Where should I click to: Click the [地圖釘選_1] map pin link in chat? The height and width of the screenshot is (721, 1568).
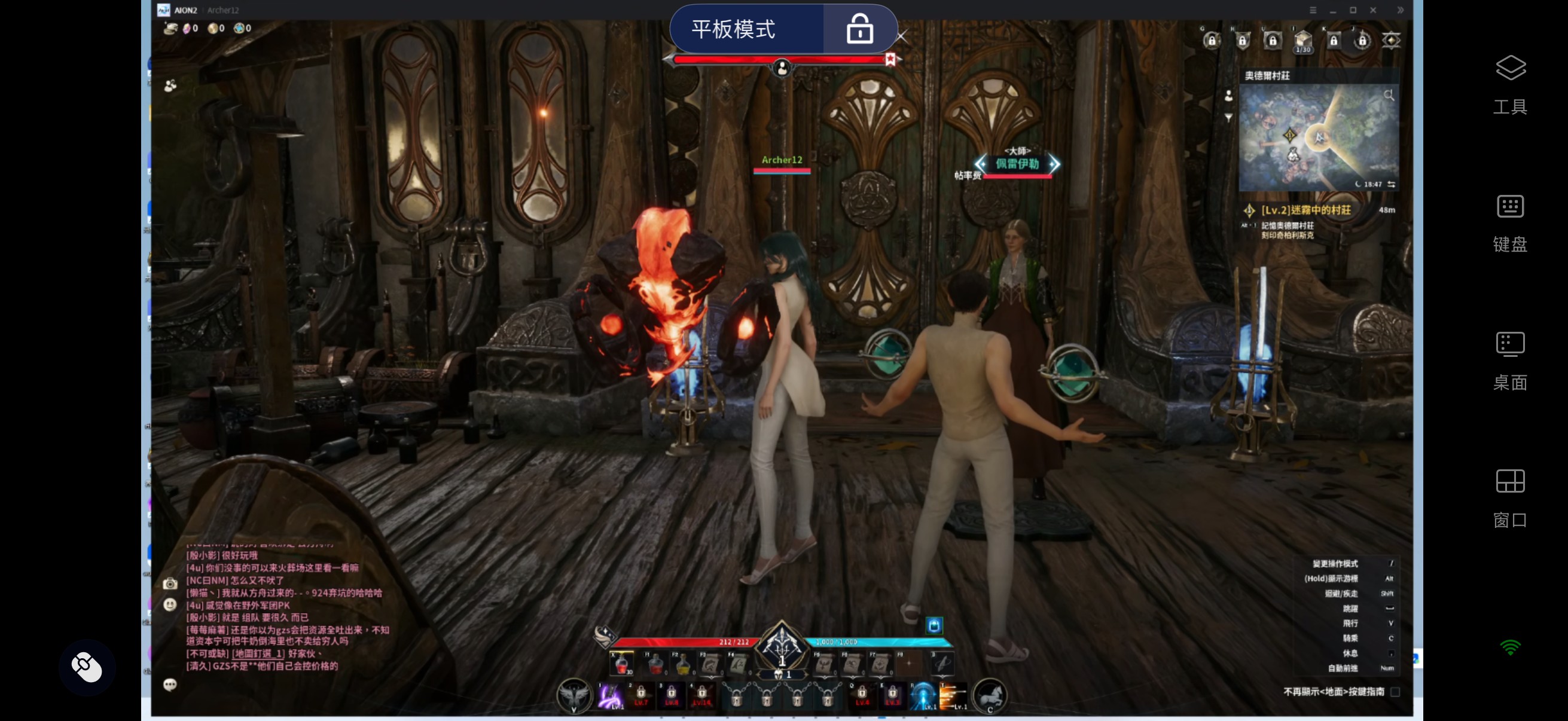click(257, 653)
